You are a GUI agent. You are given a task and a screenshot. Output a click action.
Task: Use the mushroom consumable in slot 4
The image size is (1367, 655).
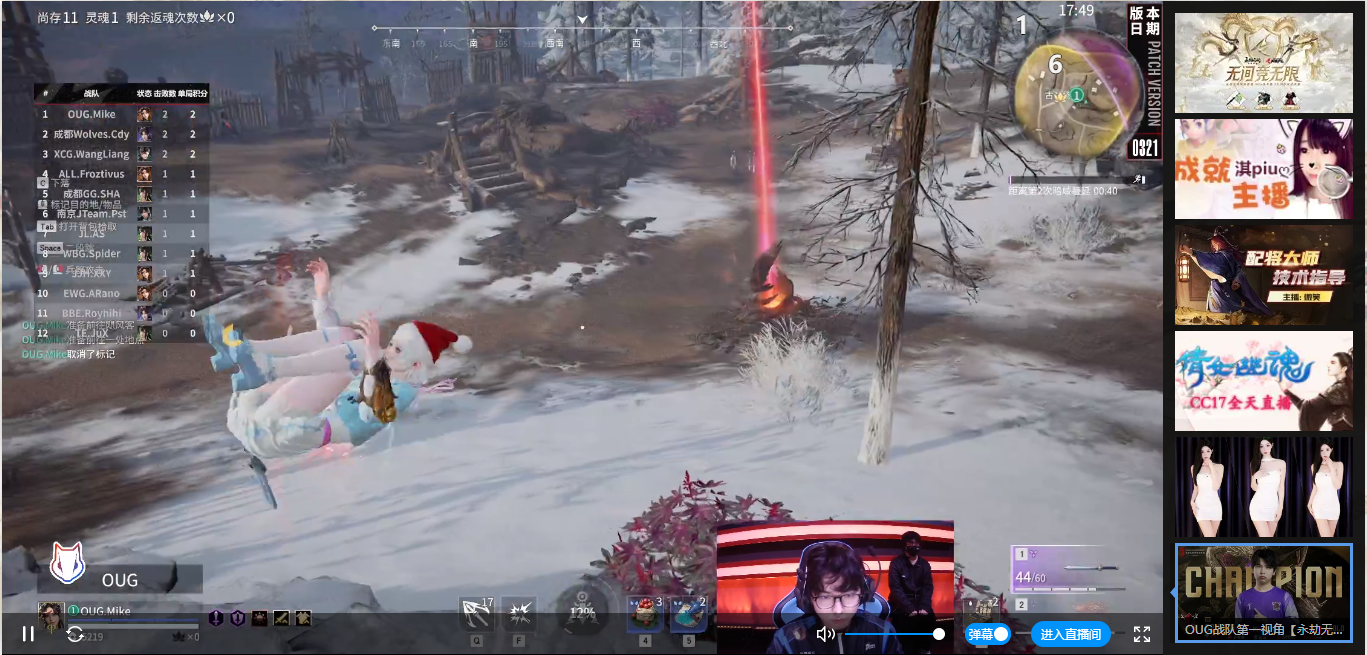645,613
